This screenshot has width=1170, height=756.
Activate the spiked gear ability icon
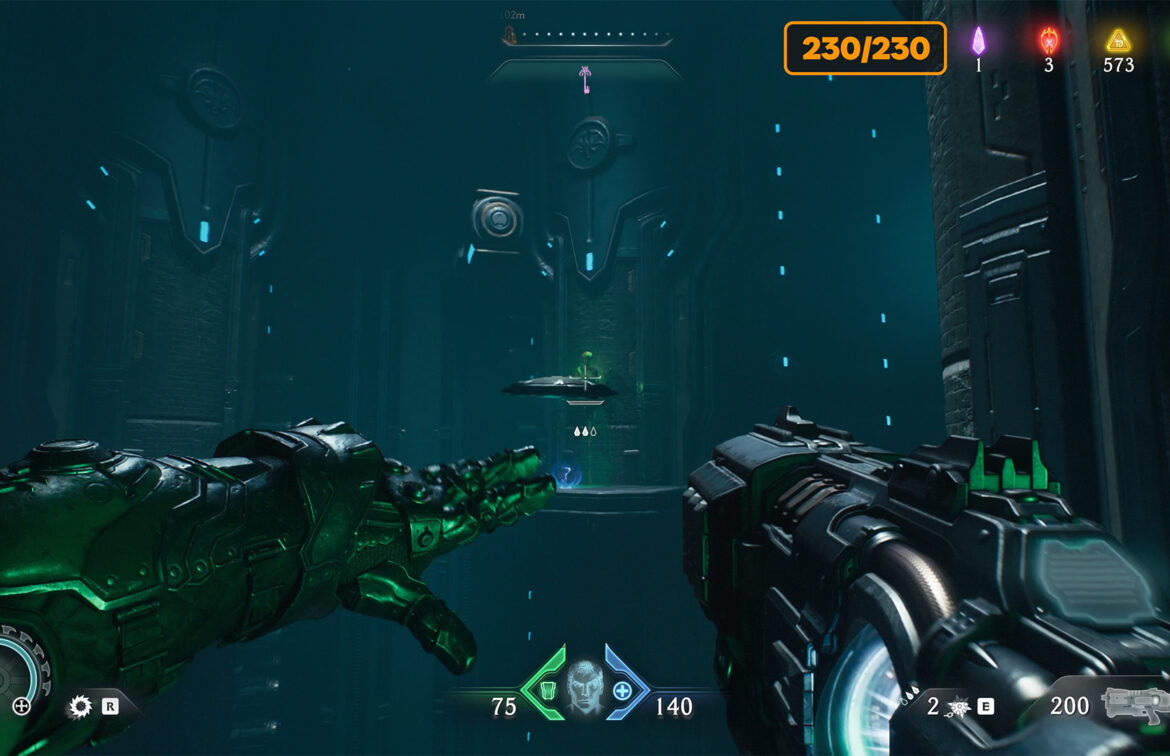(80, 707)
